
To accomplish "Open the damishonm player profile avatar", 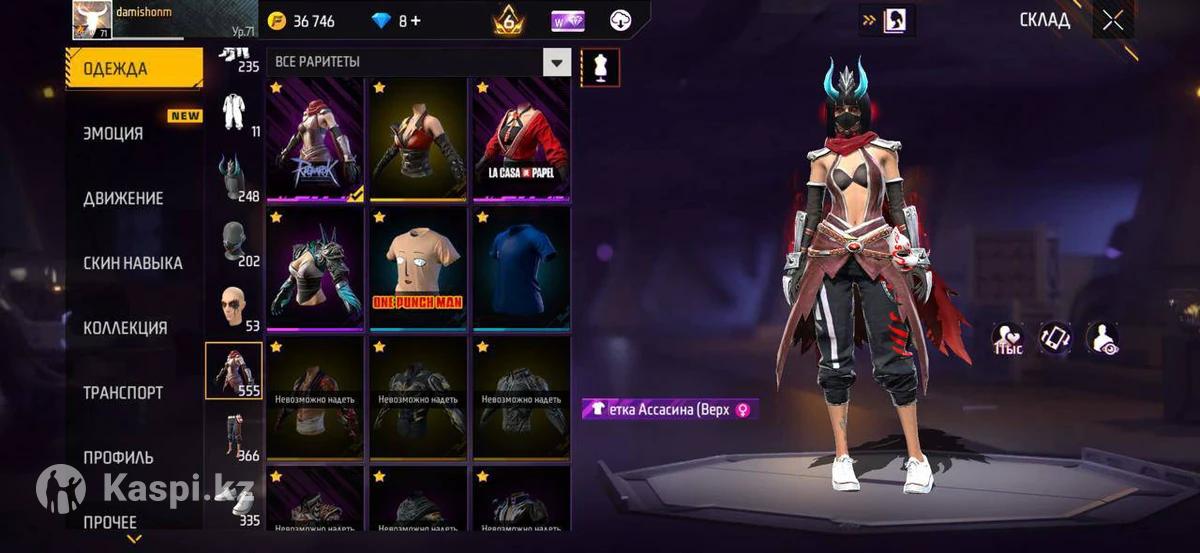I will (91, 20).
